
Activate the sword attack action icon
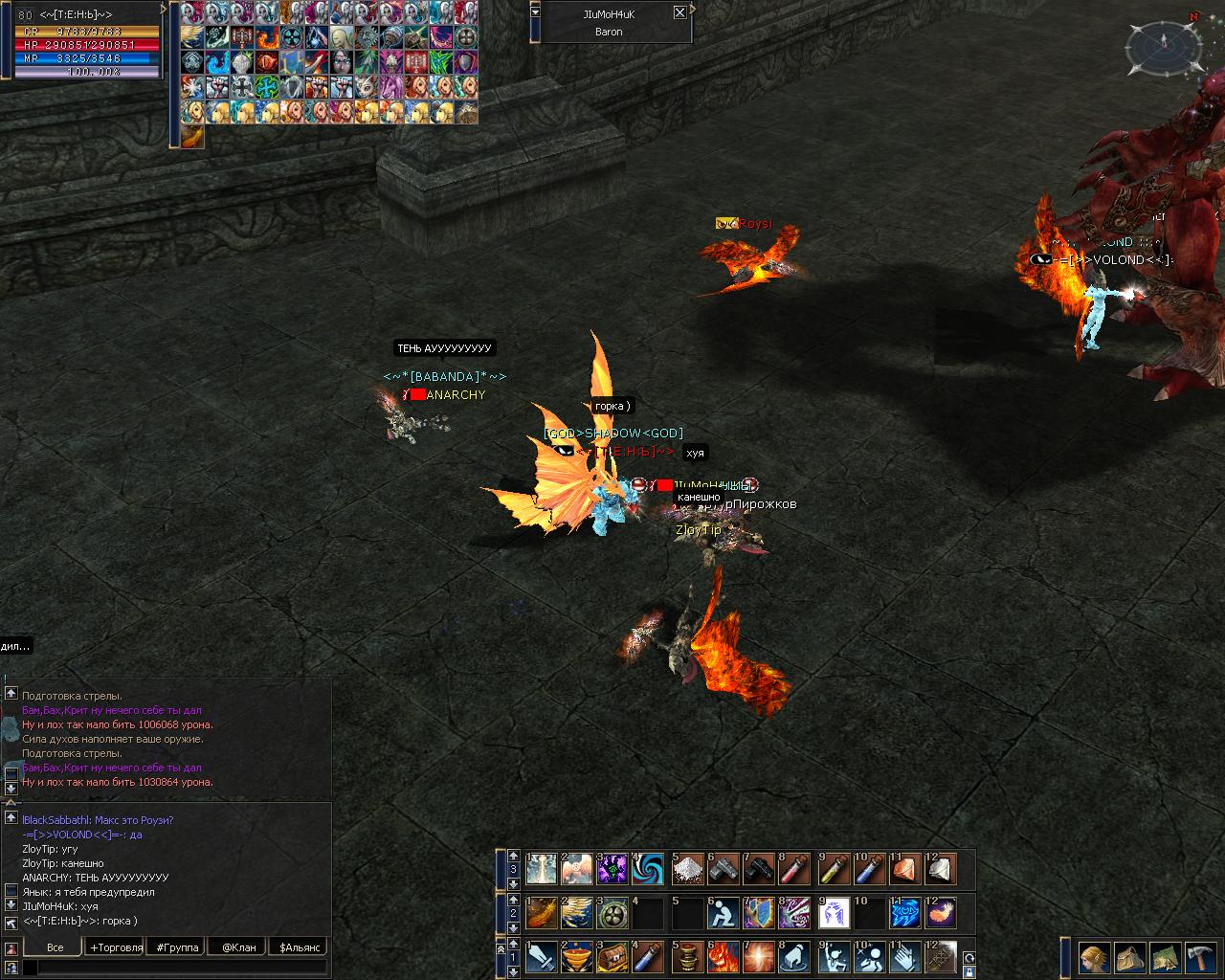(x=541, y=957)
